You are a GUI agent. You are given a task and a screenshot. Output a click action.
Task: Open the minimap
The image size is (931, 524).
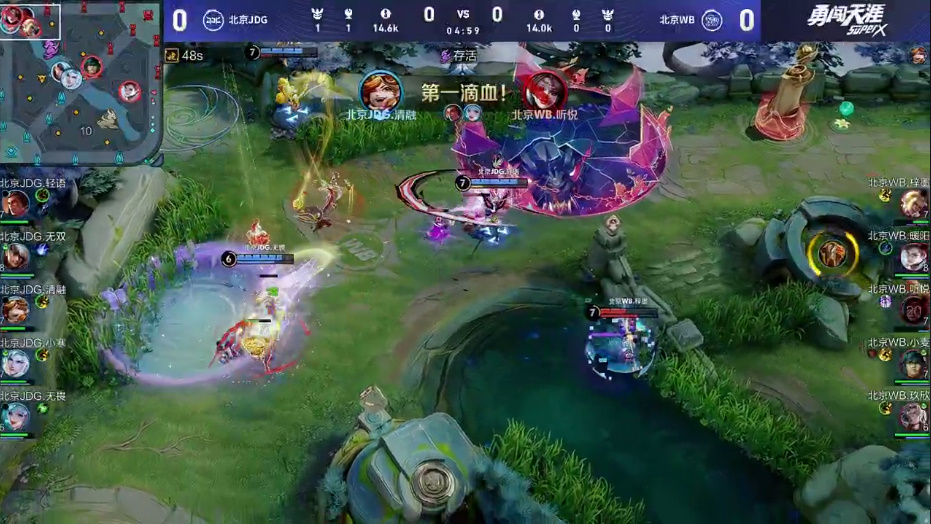coord(80,82)
